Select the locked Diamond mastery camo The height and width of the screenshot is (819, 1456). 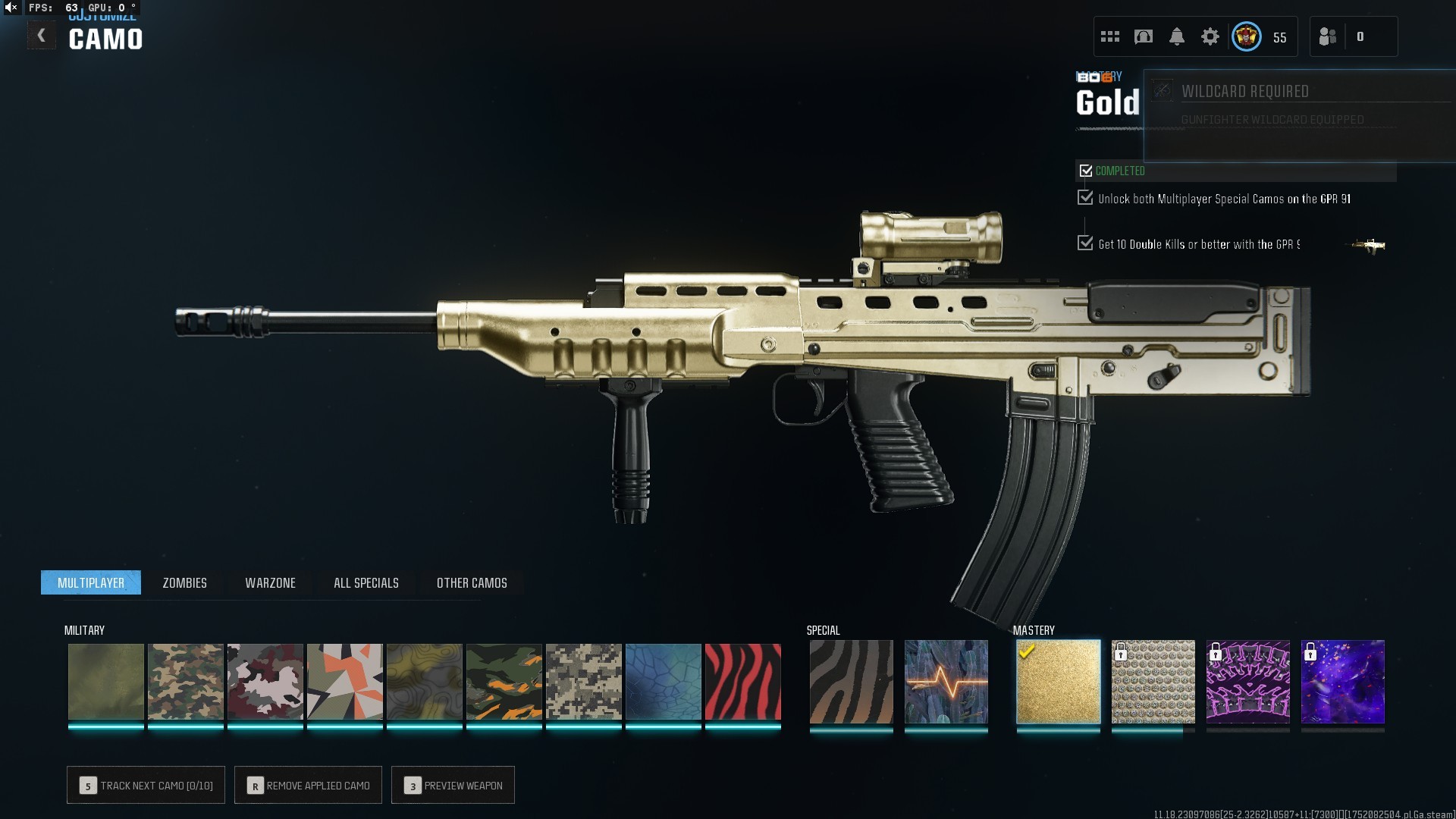(x=1153, y=681)
